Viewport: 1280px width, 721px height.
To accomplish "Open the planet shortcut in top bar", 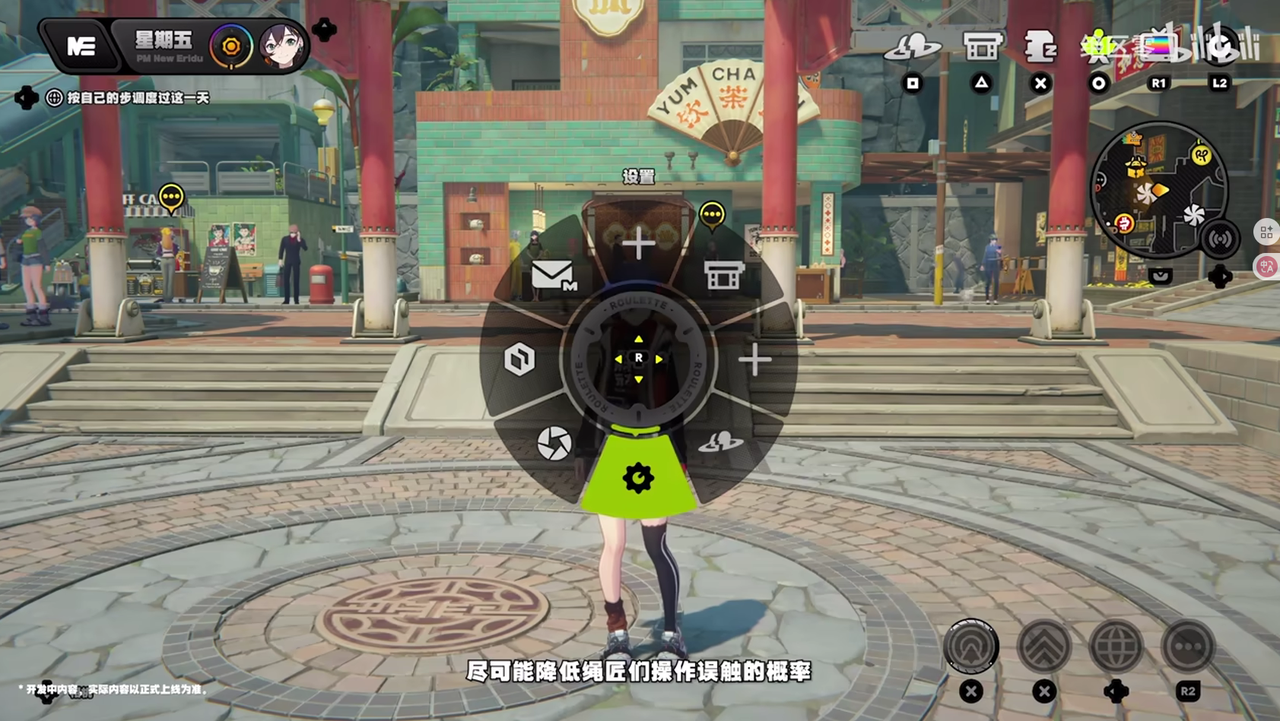I will (912, 46).
